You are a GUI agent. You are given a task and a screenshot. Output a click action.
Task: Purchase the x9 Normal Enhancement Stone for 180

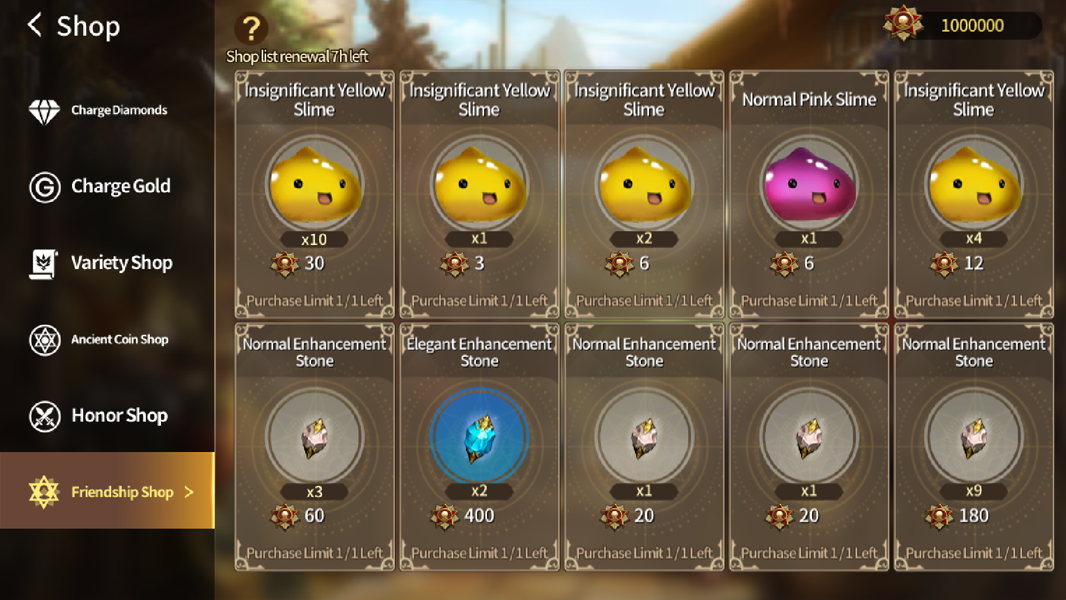click(x=973, y=445)
